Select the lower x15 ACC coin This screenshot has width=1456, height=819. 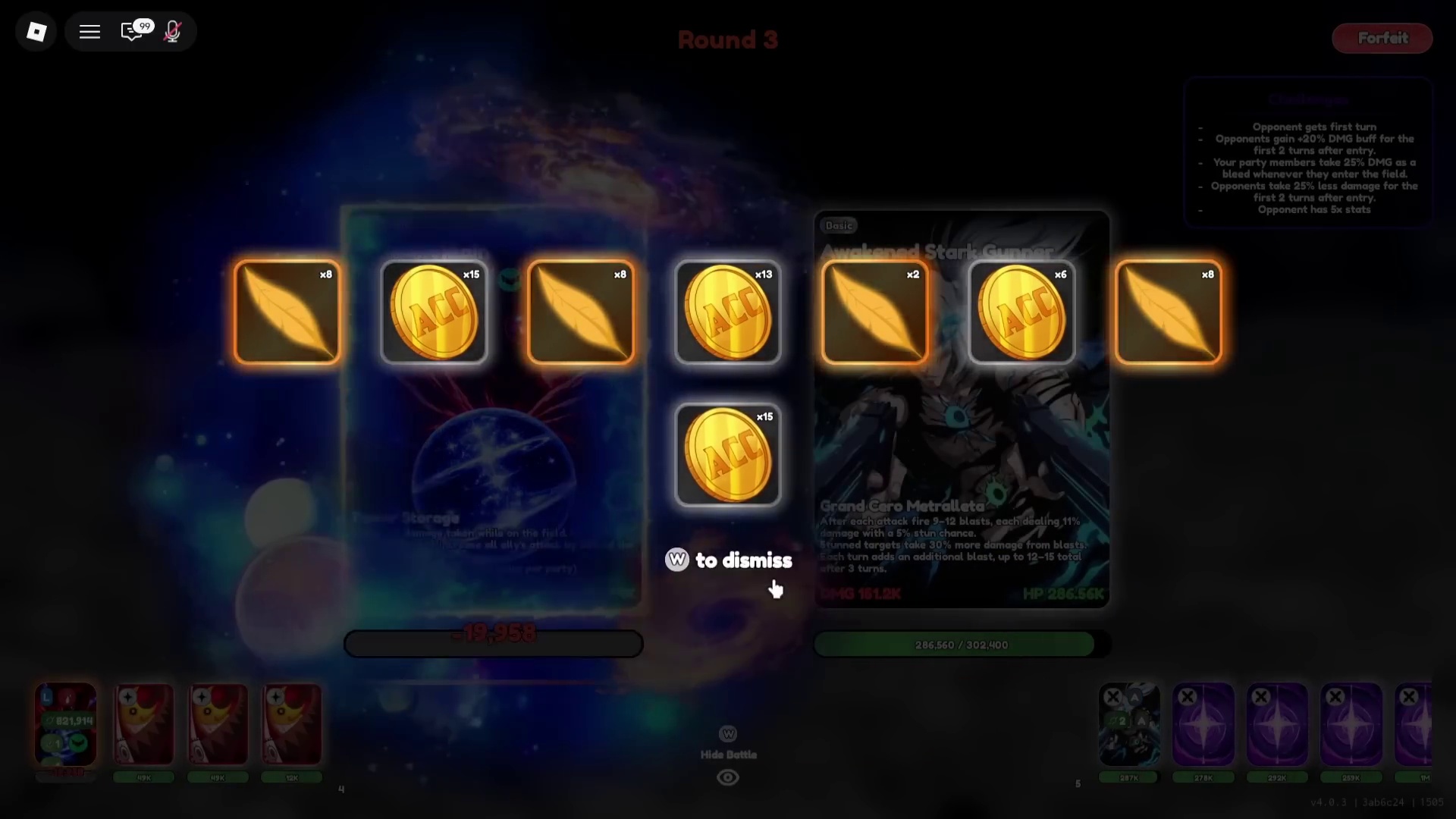(727, 455)
